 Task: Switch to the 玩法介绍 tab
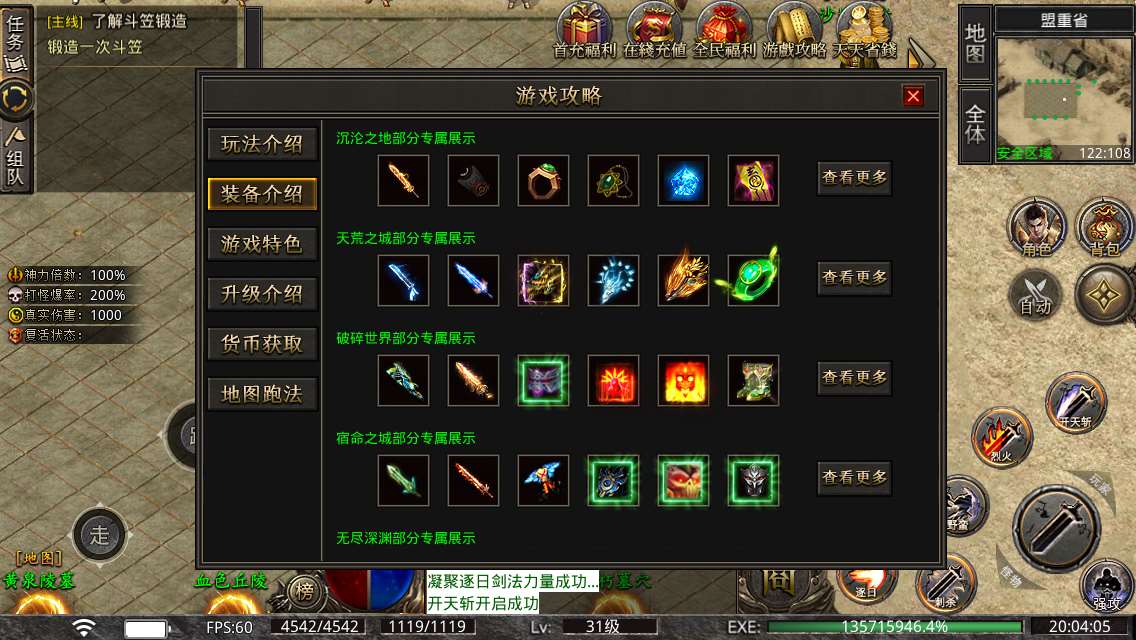262,144
